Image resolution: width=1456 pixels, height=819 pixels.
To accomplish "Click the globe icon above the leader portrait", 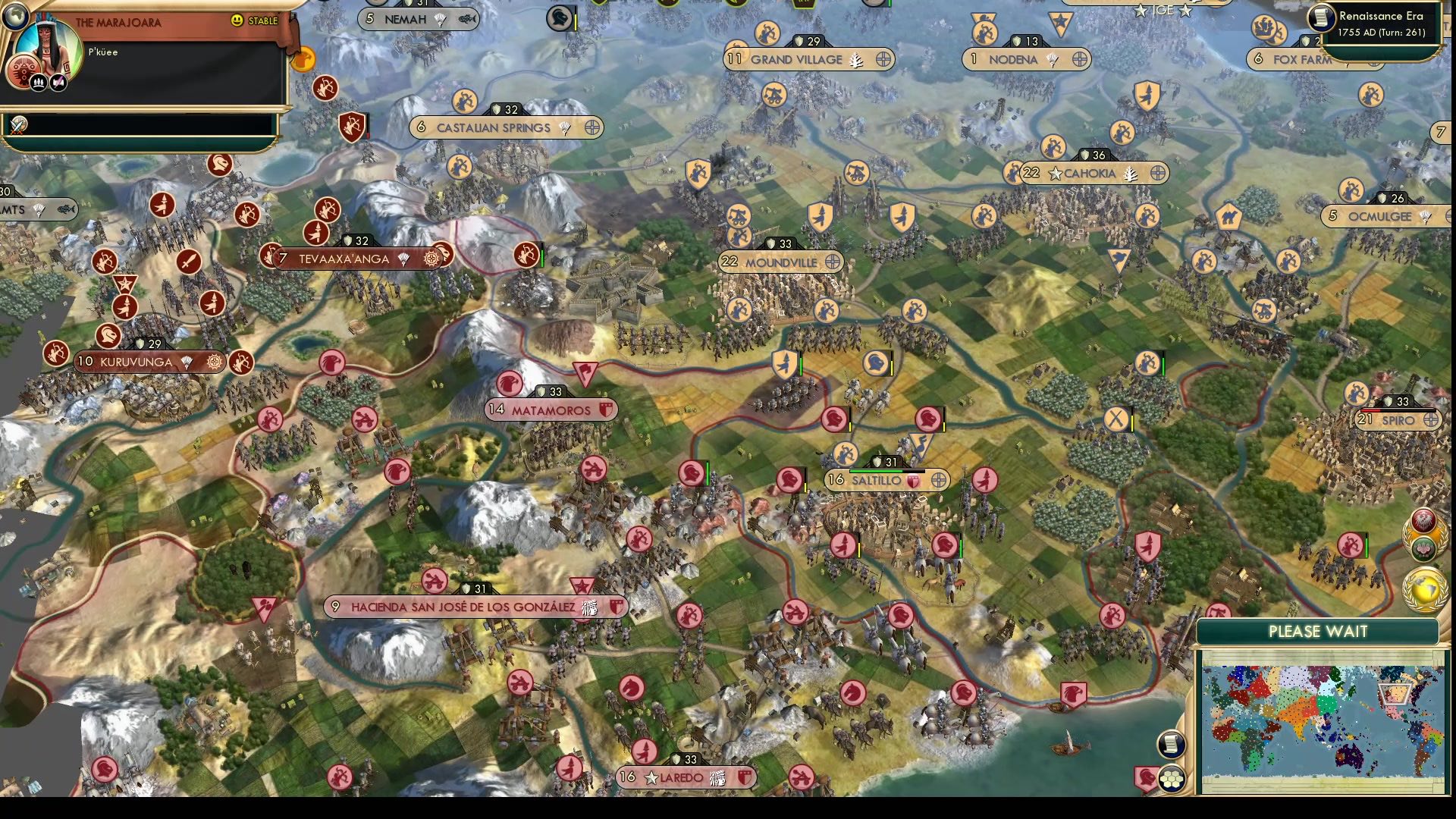I will [x=15, y=16].
